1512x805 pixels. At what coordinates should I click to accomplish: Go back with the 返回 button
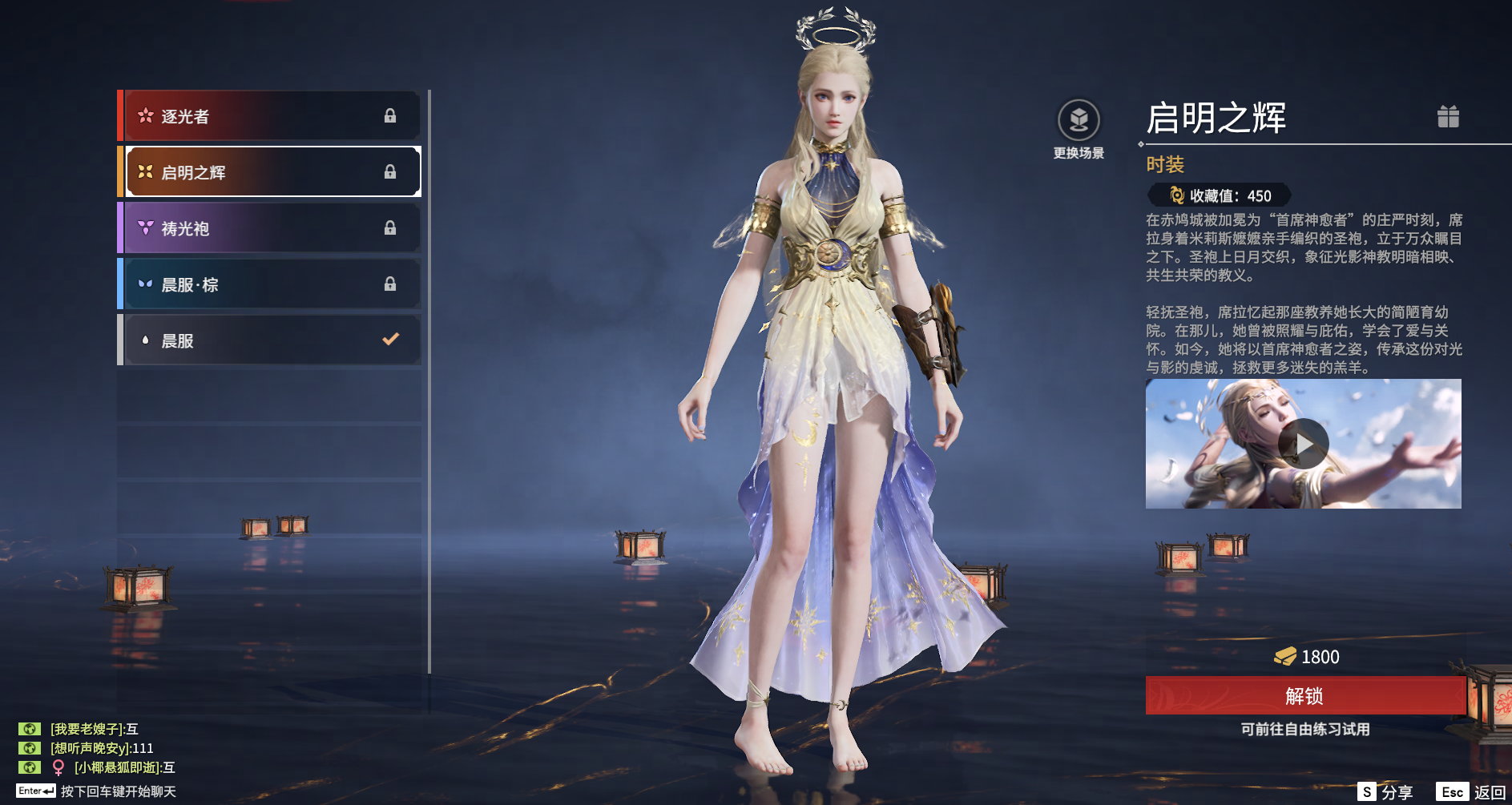pos(1471,792)
